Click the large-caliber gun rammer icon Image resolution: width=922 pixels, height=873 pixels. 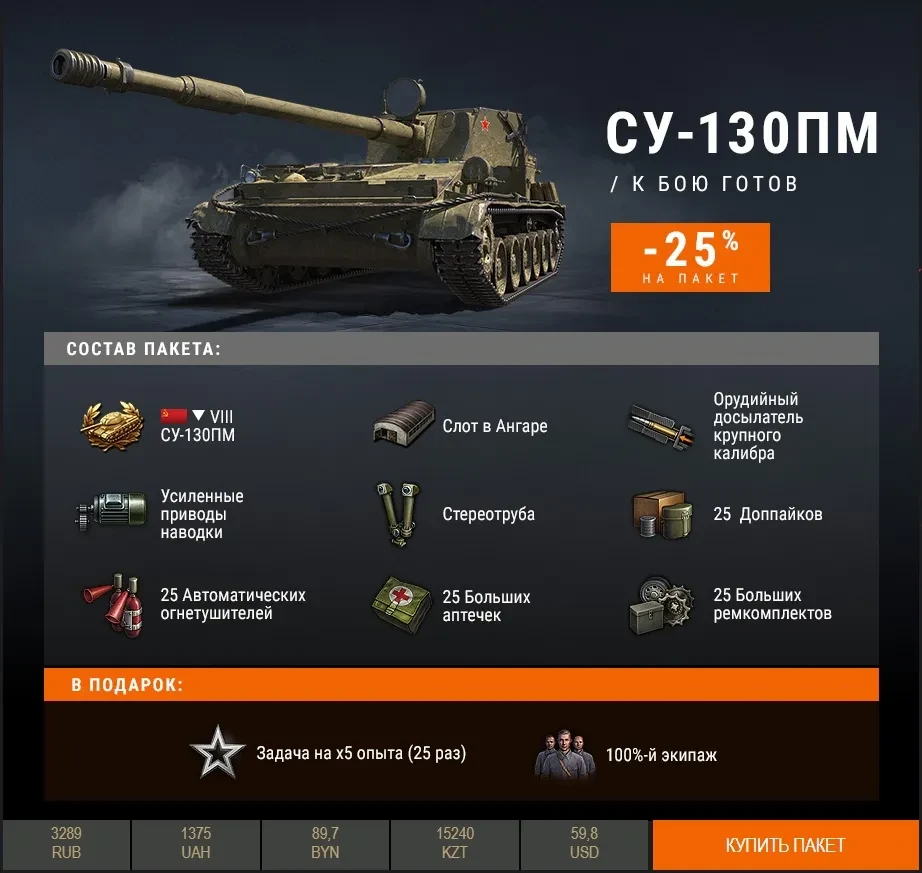click(x=661, y=426)
